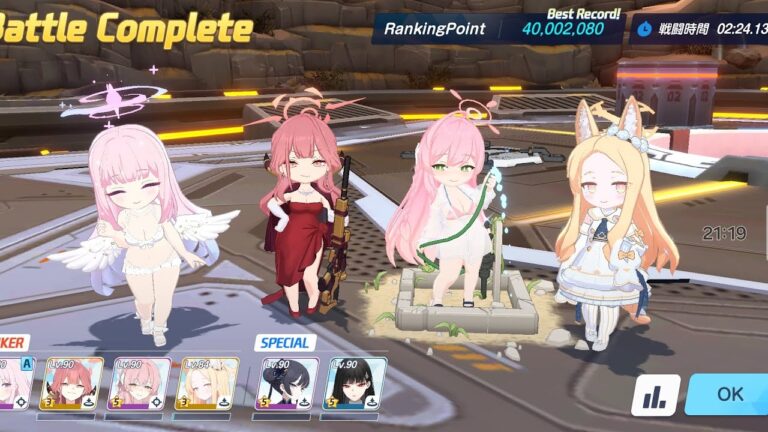The height and width of the screenshot is (432, 768).
Task: Select the blonde Lv.84 striker portrait
Action: click(206, 384)
